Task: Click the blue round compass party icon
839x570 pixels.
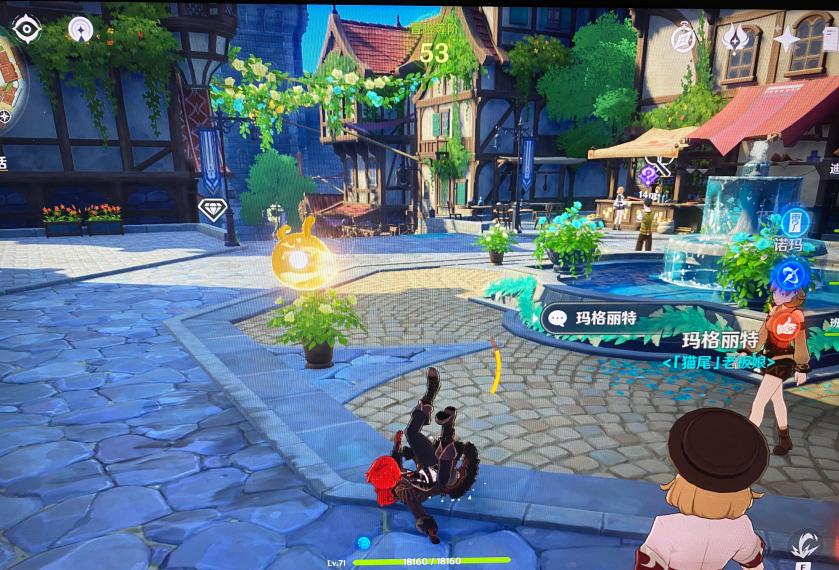Action: click(x=793, y=274)
